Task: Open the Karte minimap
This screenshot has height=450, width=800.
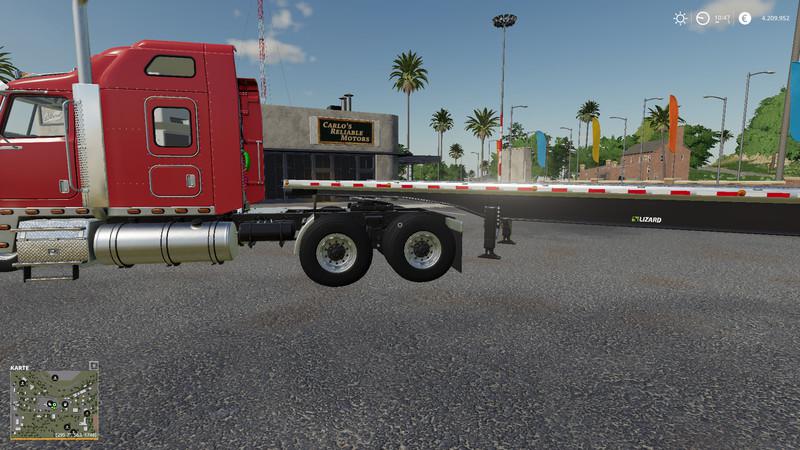Action: click(54, 402)
